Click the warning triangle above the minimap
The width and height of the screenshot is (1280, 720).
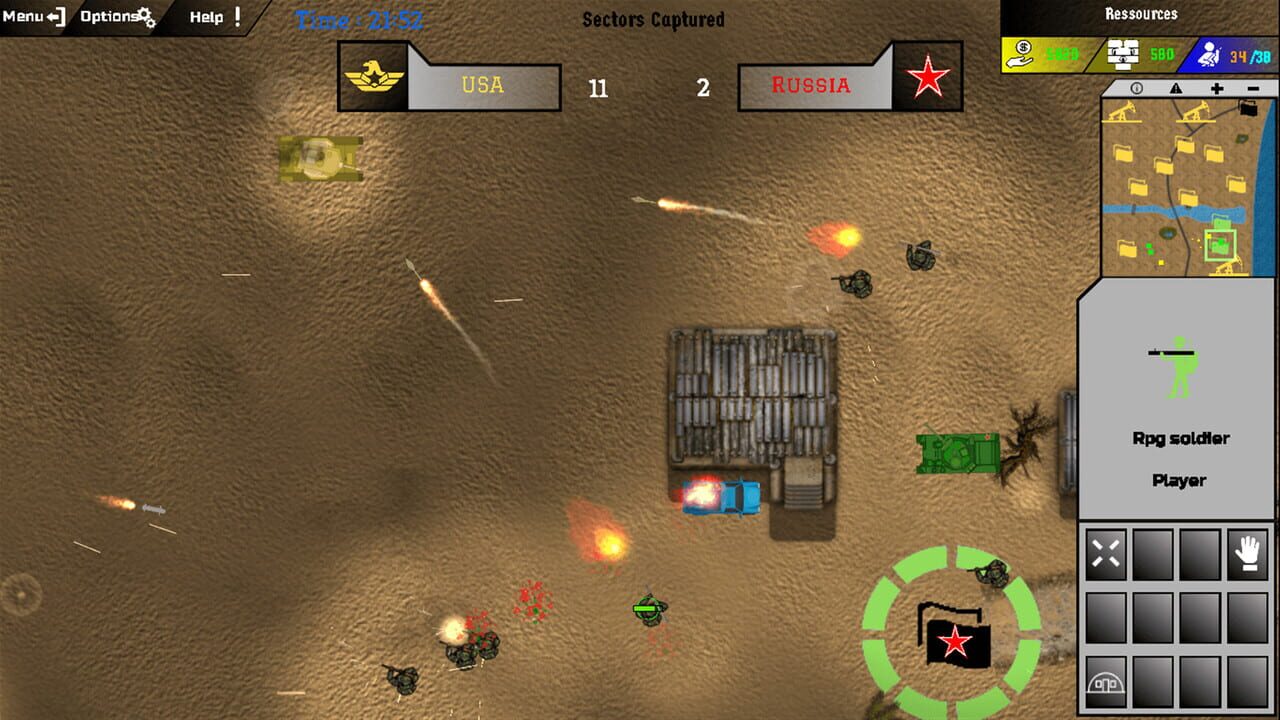click(x=1177, y=89)
